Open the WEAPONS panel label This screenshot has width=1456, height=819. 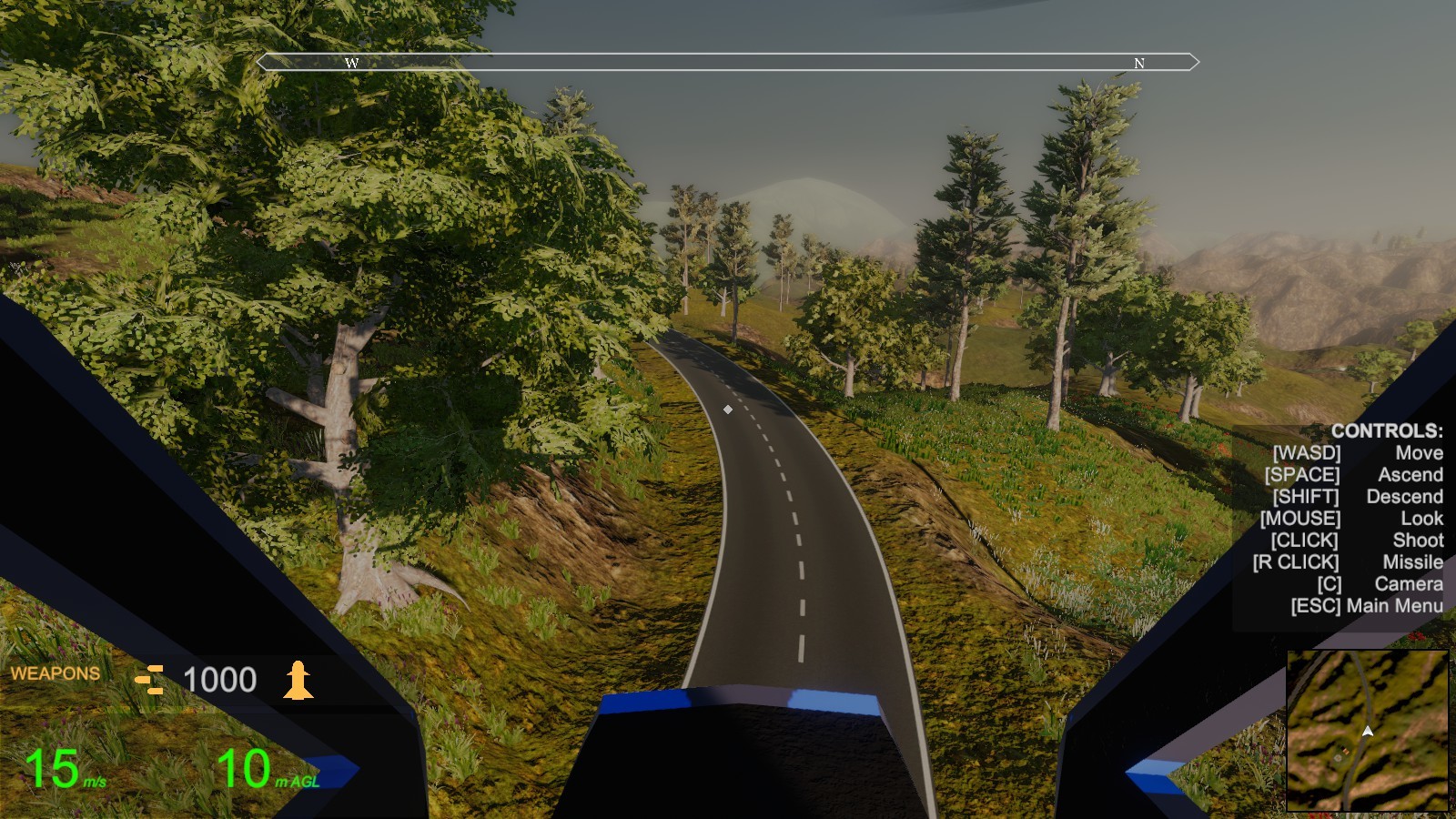[x=55, y=673]
